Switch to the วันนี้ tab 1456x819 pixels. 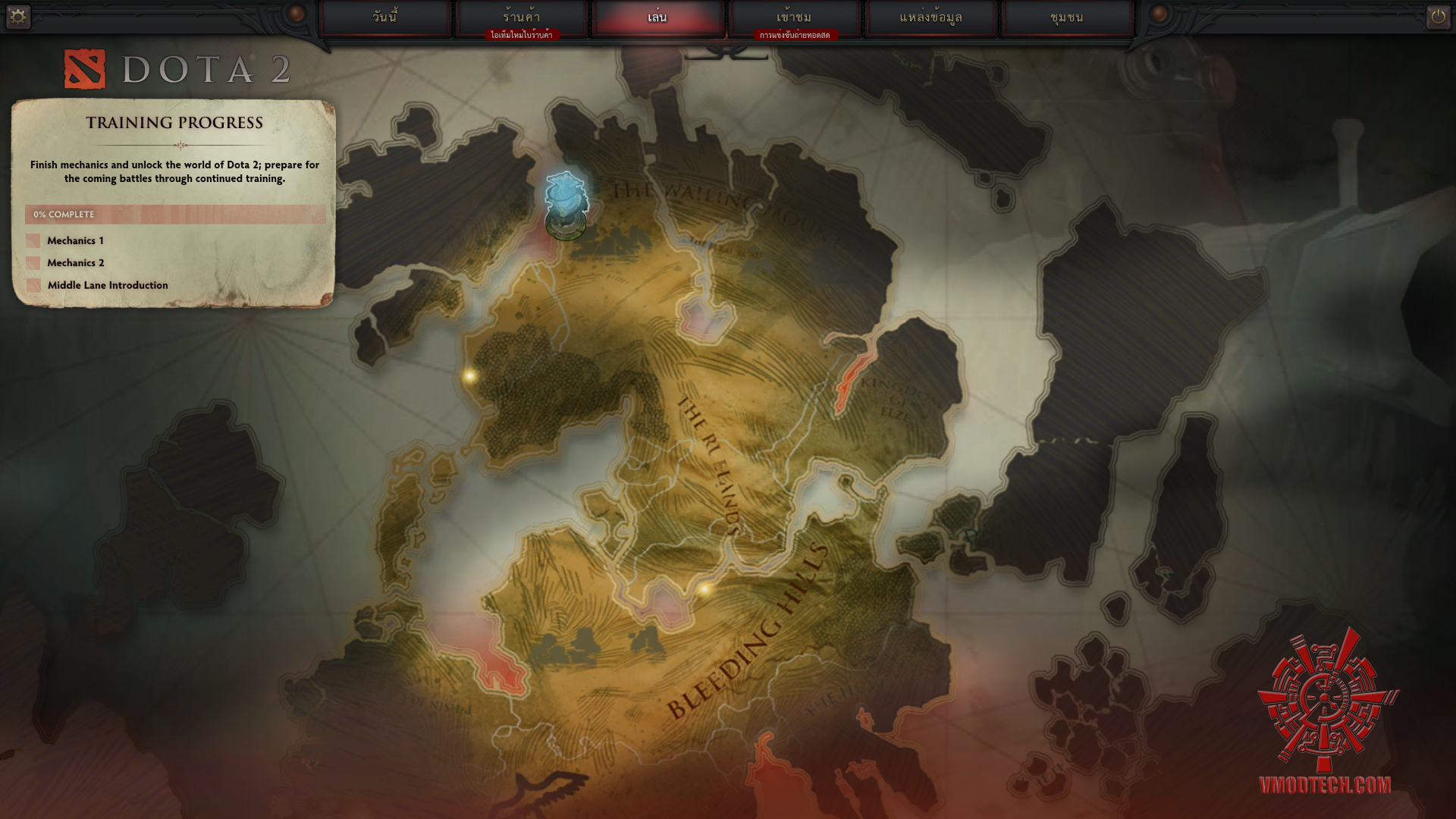[385, 17]
